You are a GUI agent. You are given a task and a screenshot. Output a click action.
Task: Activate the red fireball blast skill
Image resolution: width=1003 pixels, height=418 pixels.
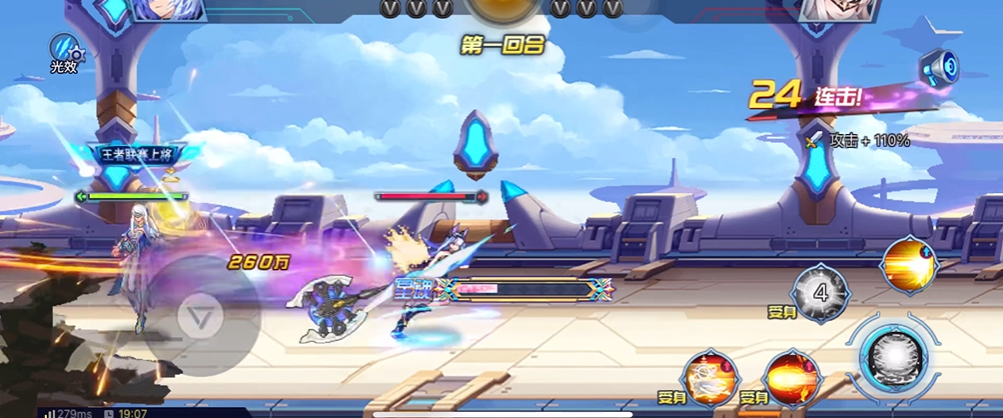[792, 378]
